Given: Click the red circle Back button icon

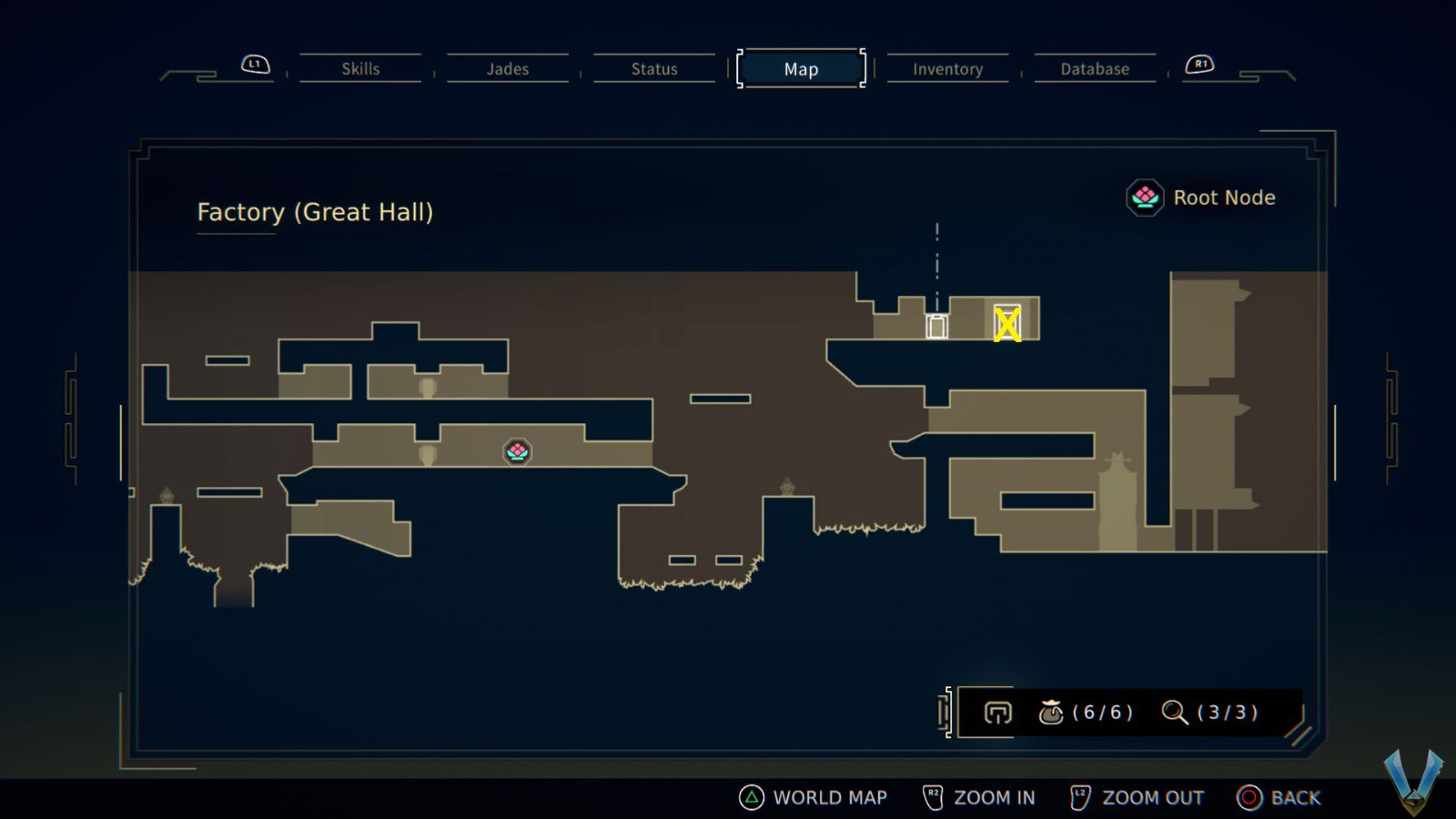Looking at the screenshot, I should pos(1250,797).
